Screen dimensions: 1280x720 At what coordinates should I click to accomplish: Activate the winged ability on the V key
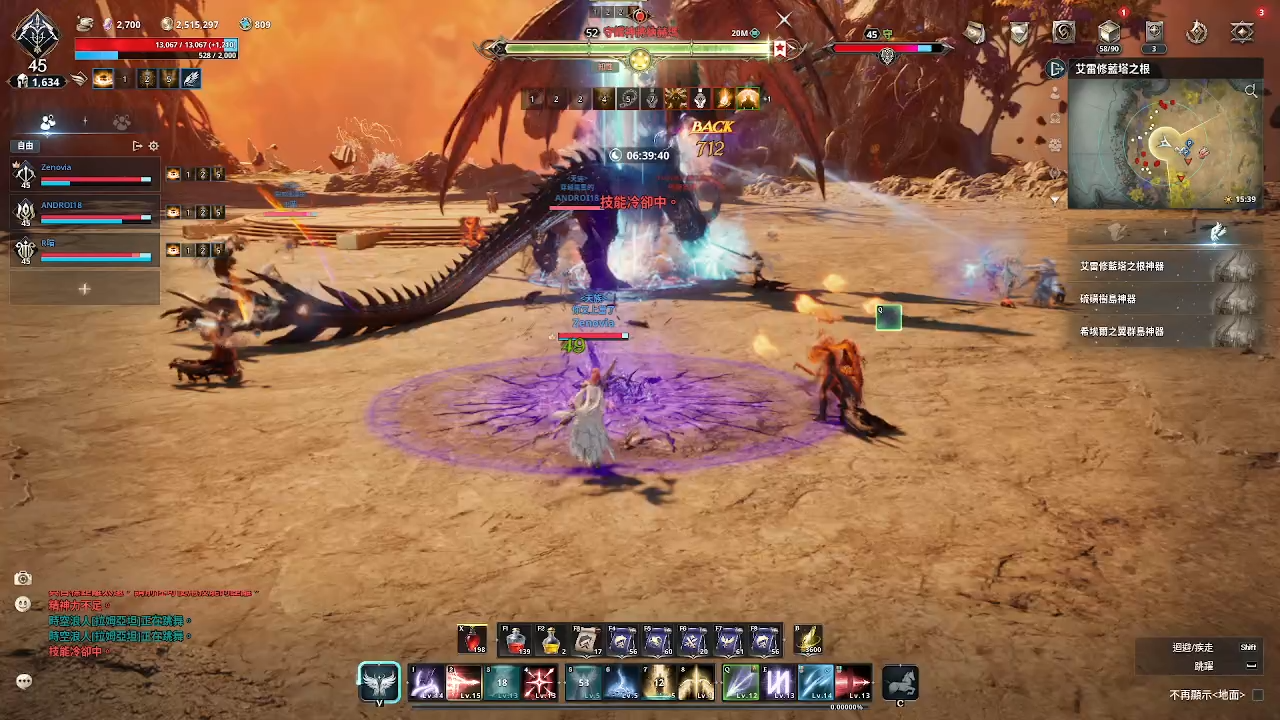tap(380, 683)
